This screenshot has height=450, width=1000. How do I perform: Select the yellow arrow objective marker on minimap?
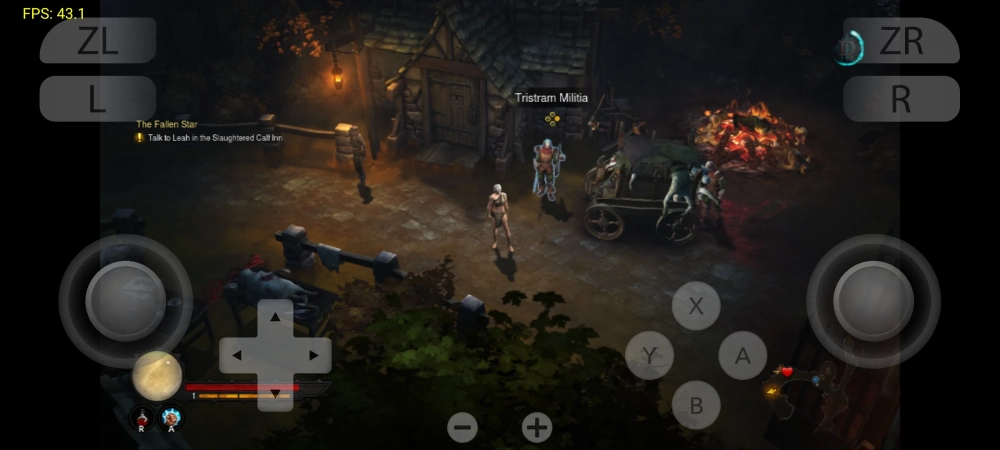pyautogui.click(x=771, y=391)
